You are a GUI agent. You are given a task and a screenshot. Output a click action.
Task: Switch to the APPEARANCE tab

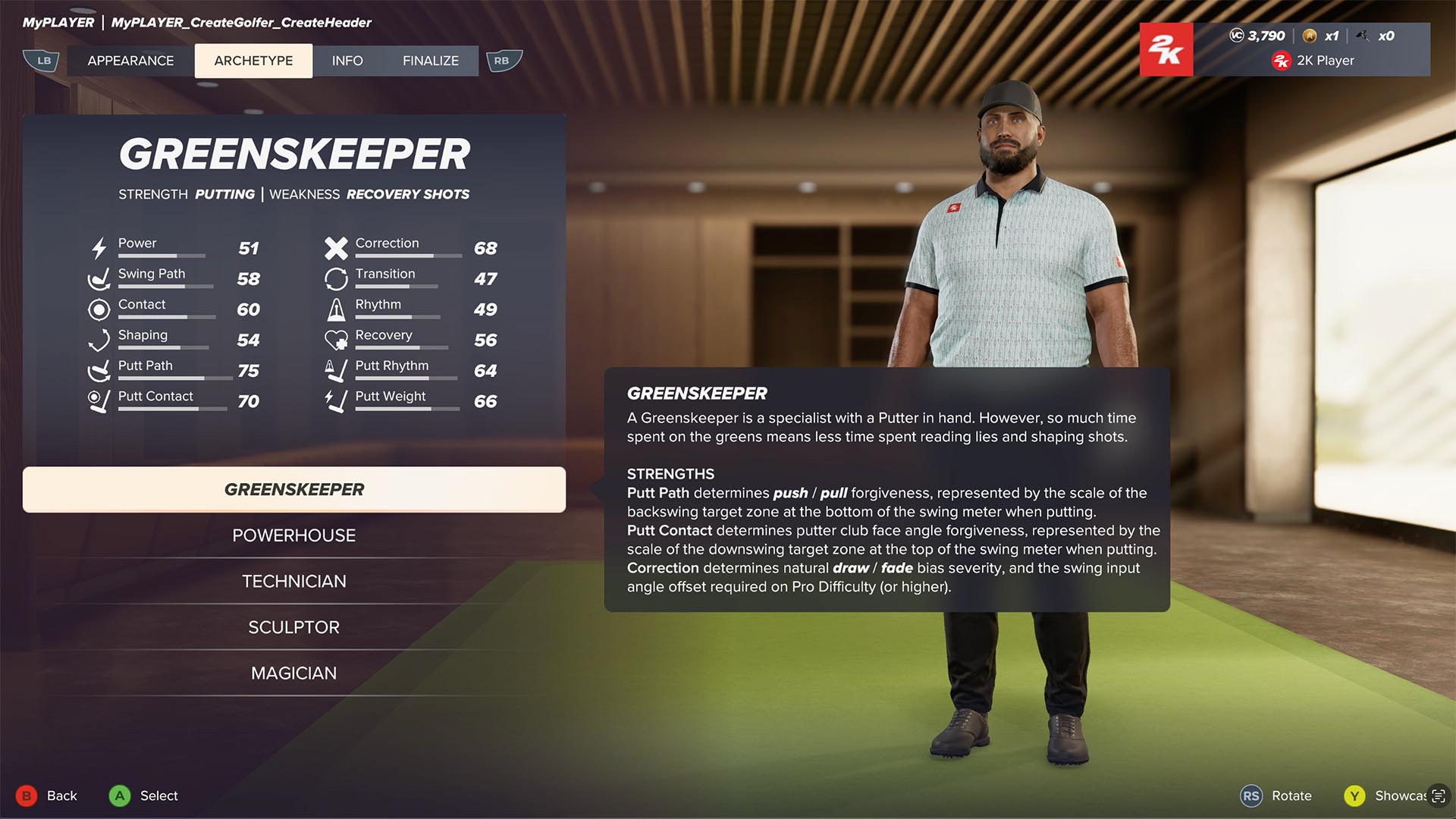click(130, 61)
